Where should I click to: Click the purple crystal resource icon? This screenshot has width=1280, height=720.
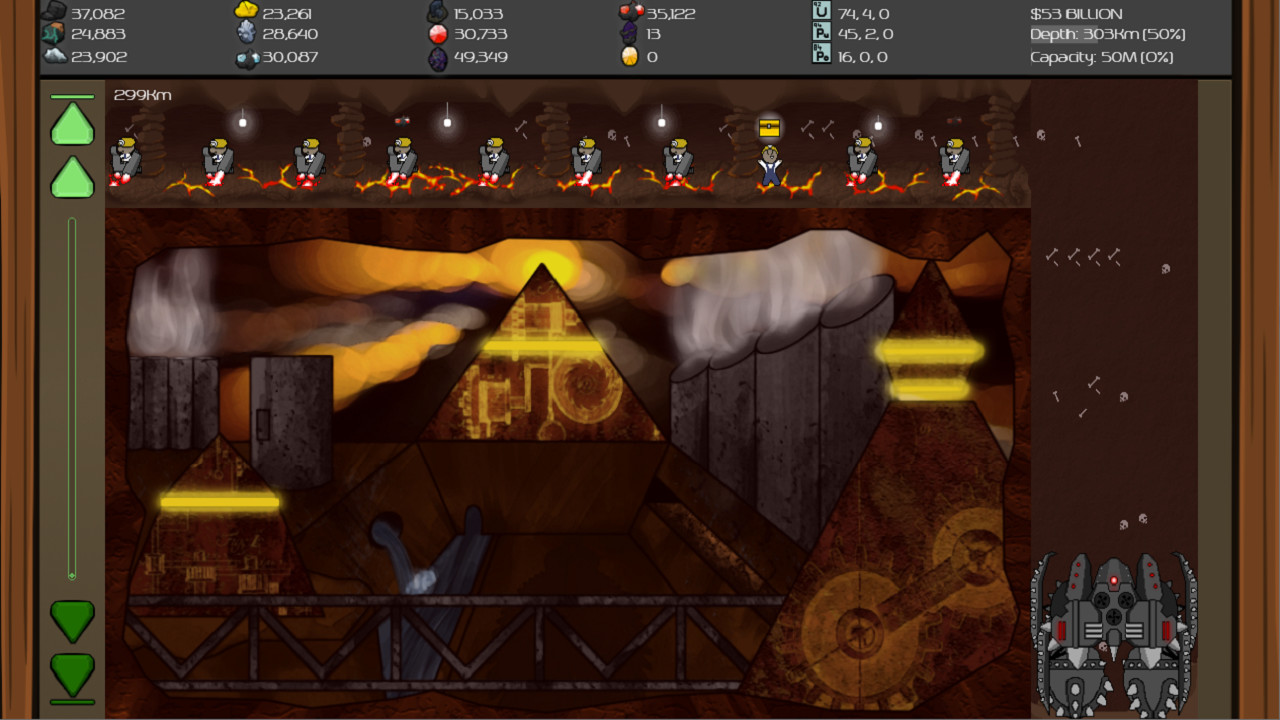tap(437, 57)
